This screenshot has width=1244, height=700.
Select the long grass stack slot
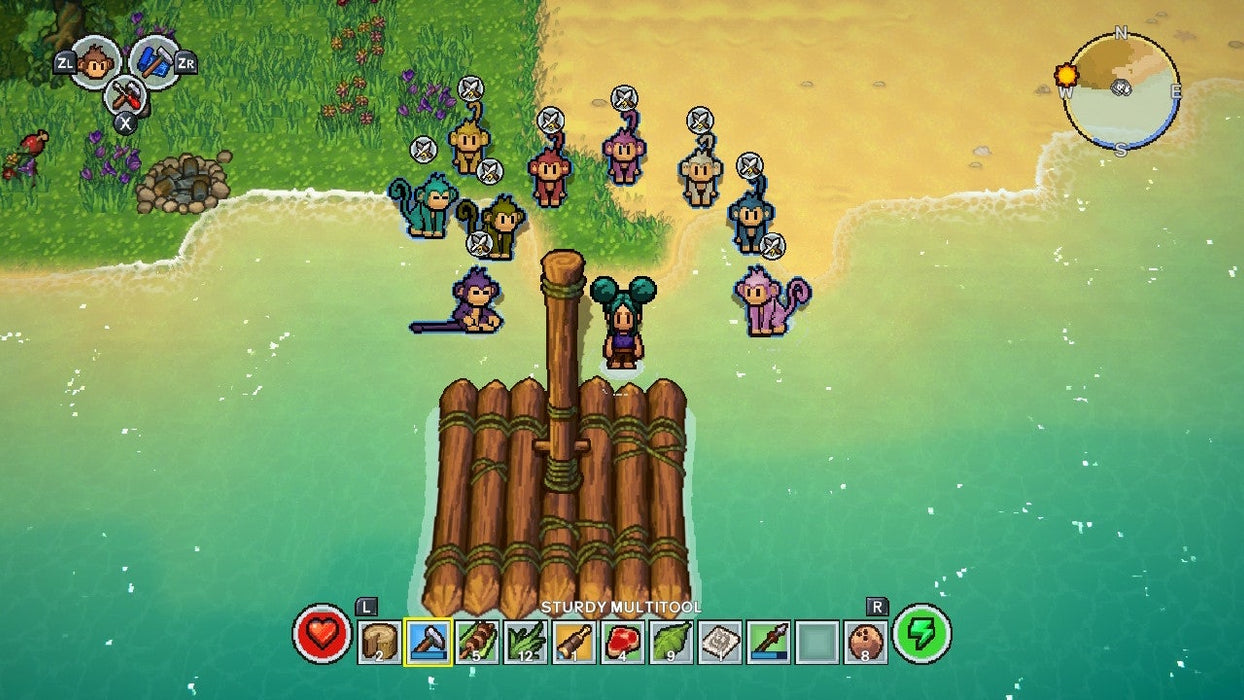coord(525,641)
